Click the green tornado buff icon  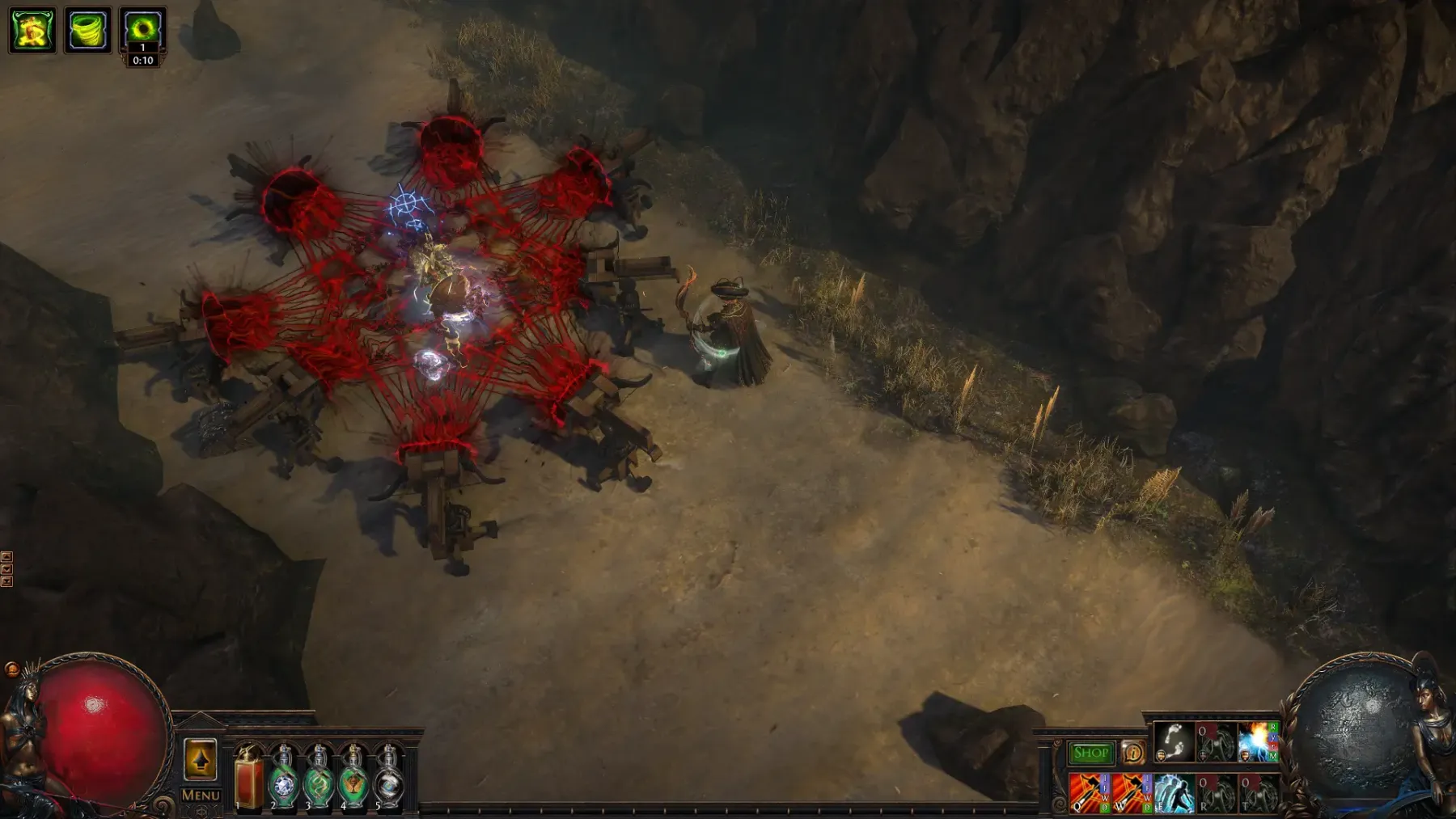(x=87, y=31)
